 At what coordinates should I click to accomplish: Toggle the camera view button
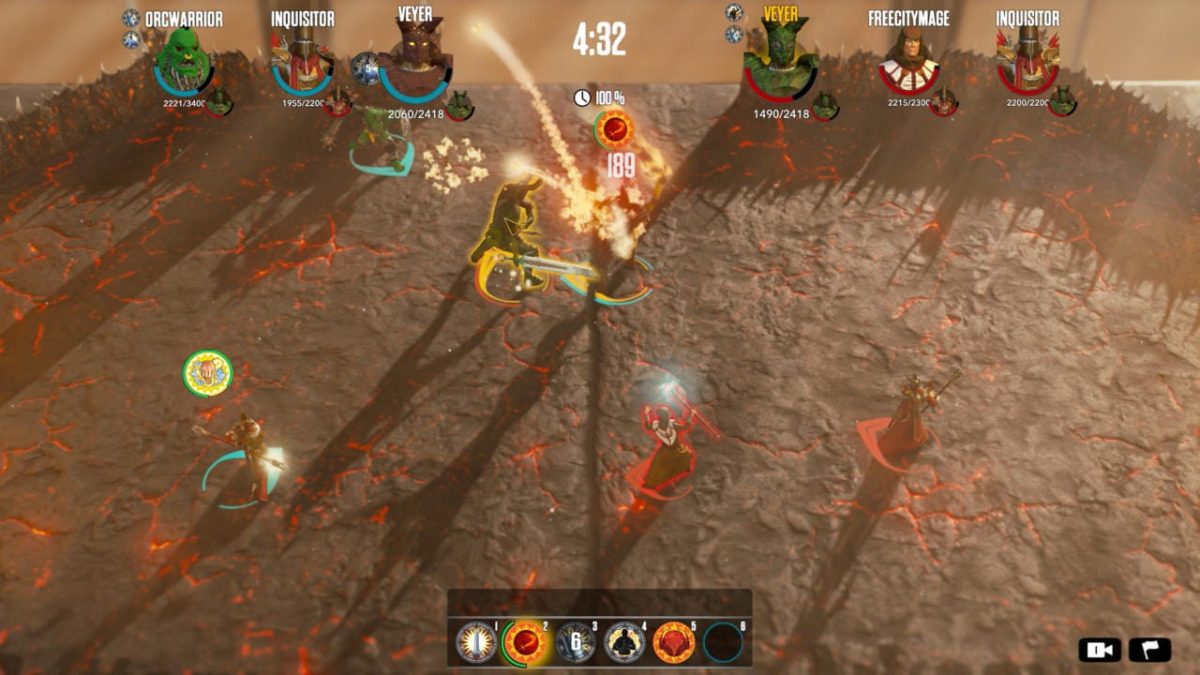[1099, 649]
